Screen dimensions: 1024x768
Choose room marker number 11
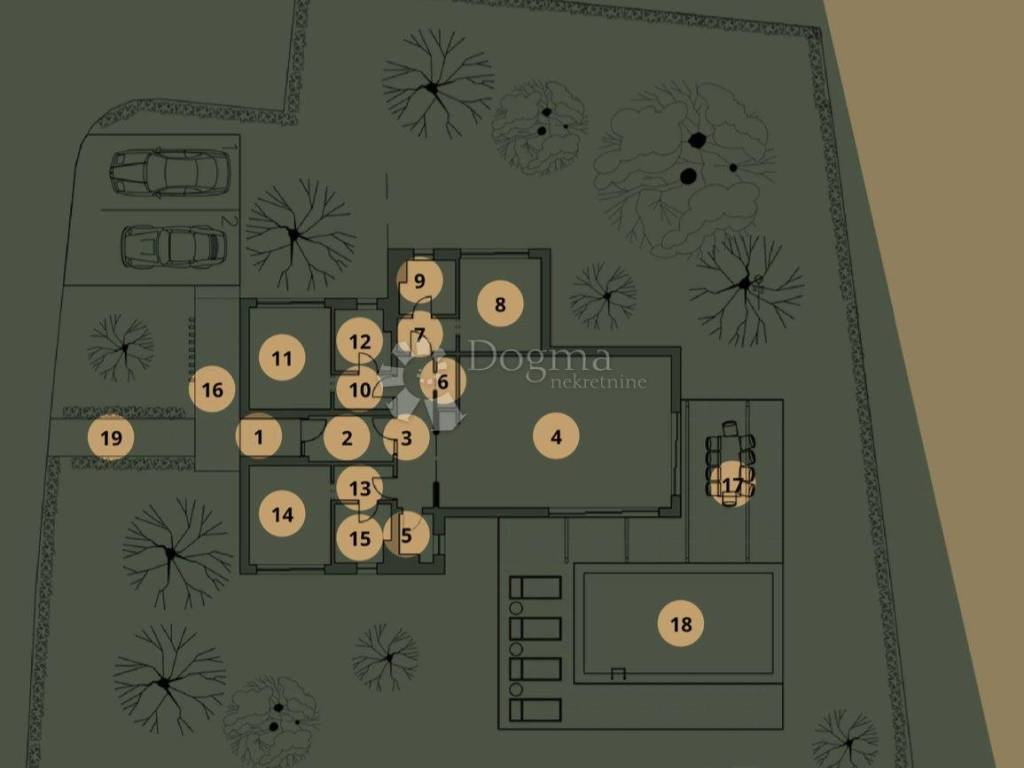[283, 358]
